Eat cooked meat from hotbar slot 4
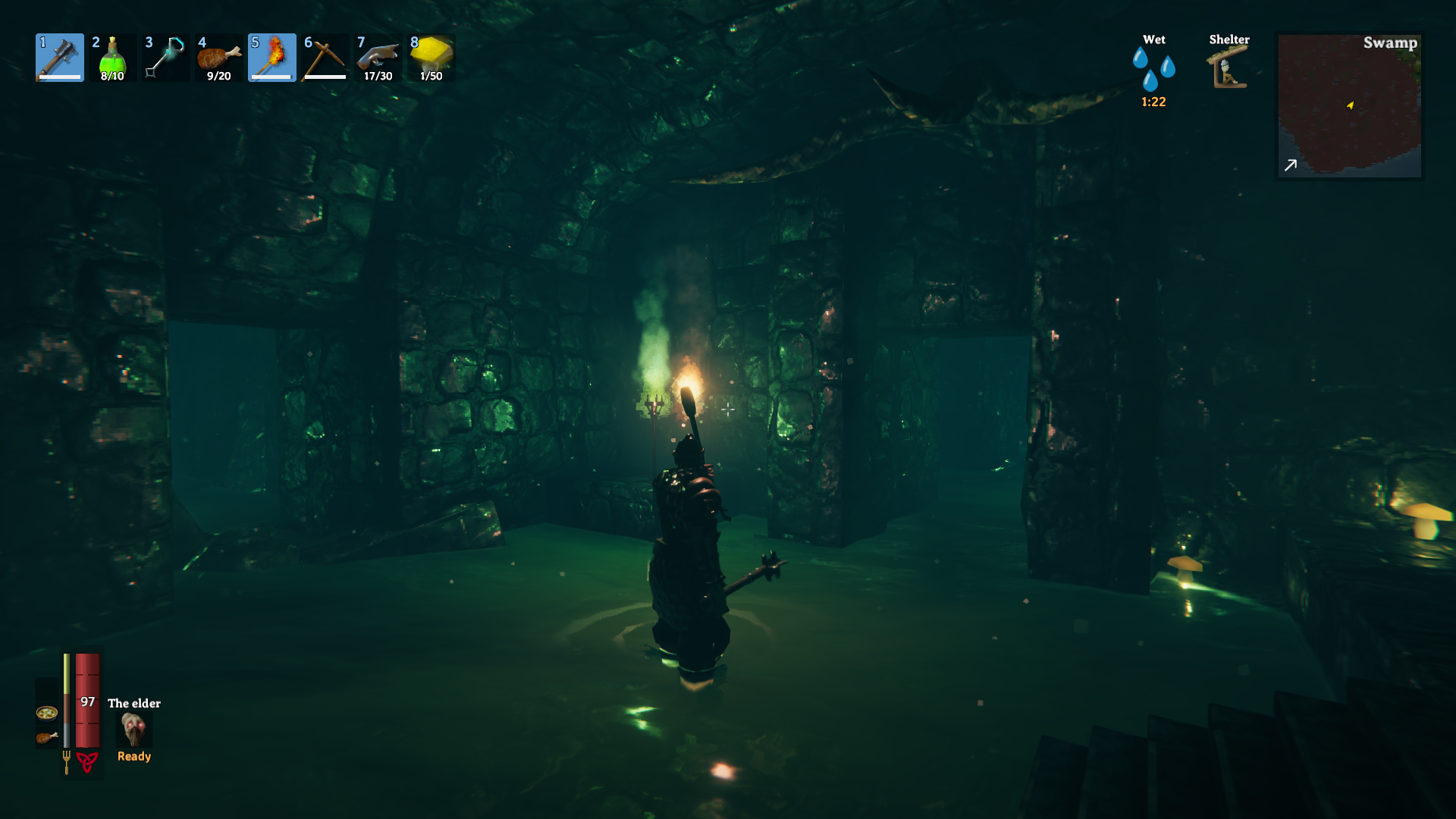 pyautogui.click(x=219, y=58)
